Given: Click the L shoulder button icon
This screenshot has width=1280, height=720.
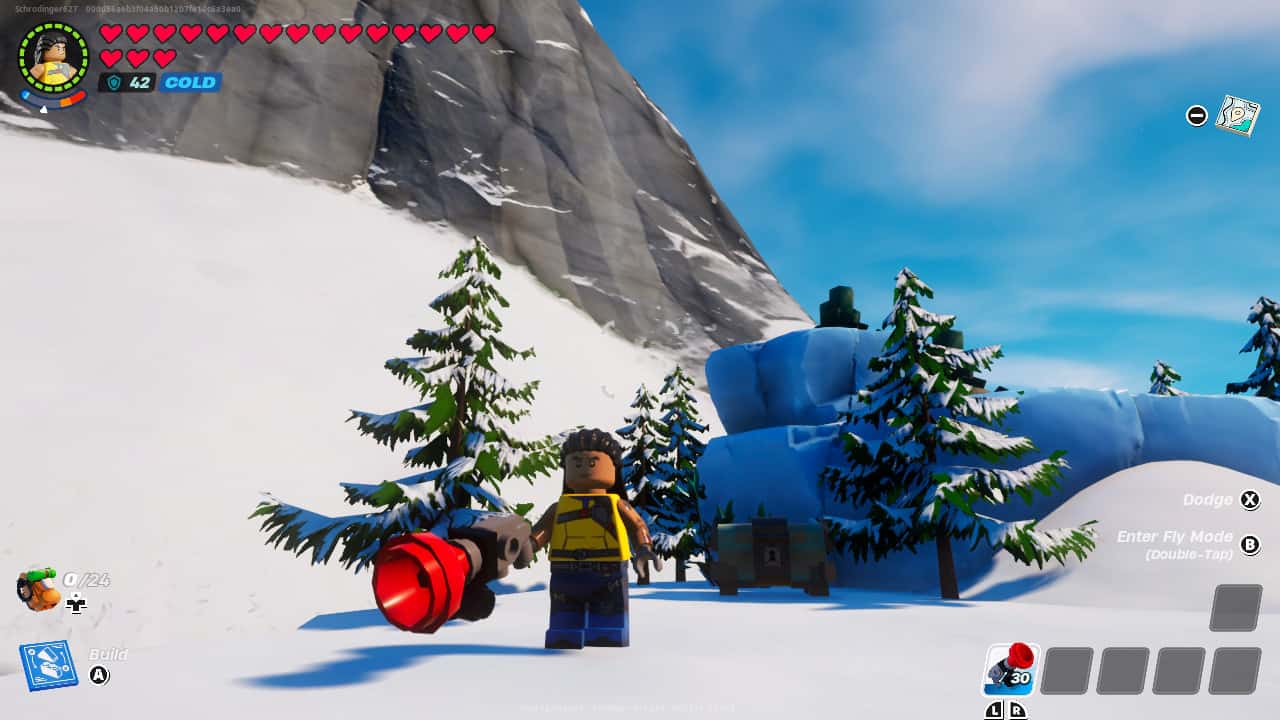Looking at the screenshot, I should 995,710.
